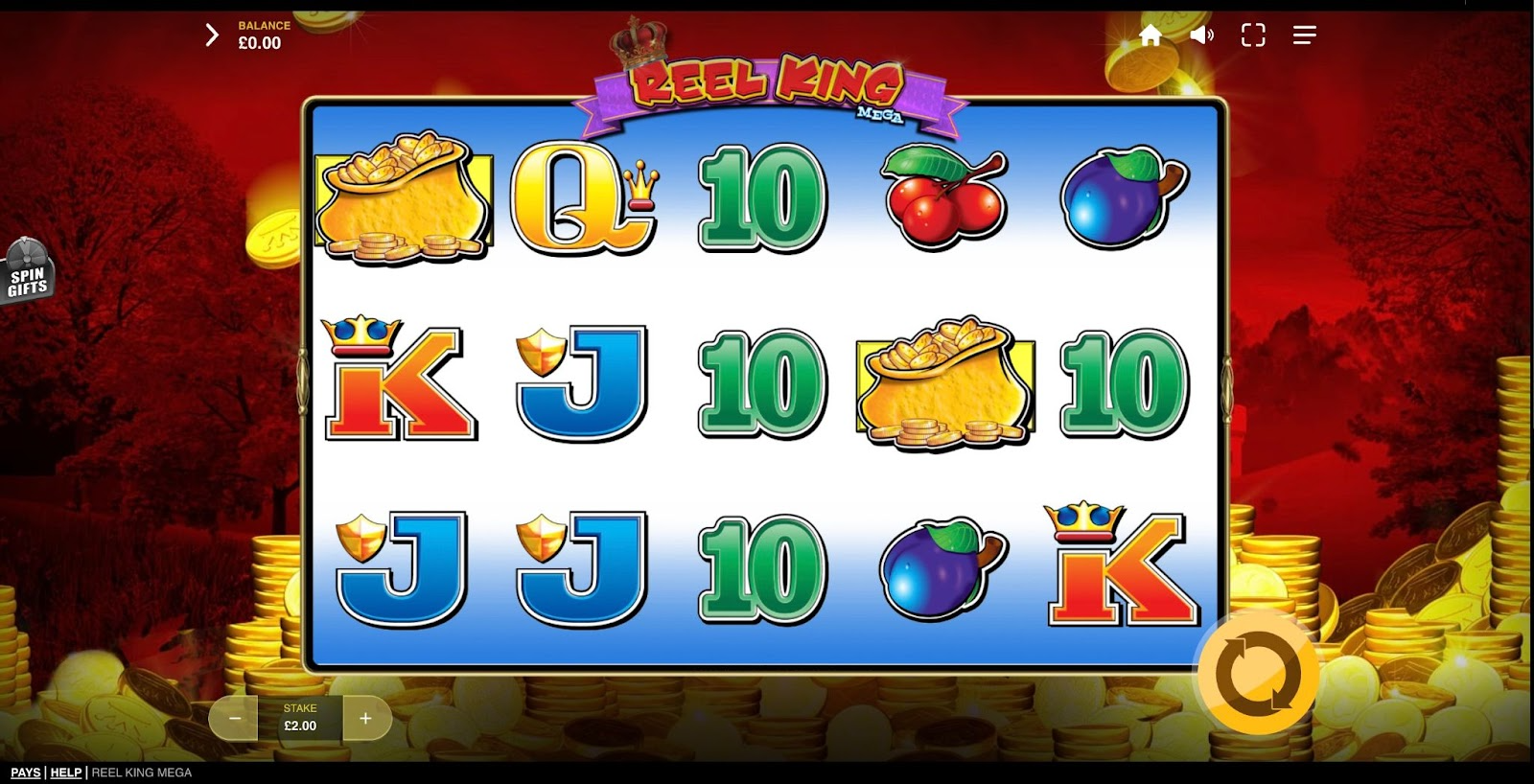Open the PAYS paytable link

(x=26, y=772)
